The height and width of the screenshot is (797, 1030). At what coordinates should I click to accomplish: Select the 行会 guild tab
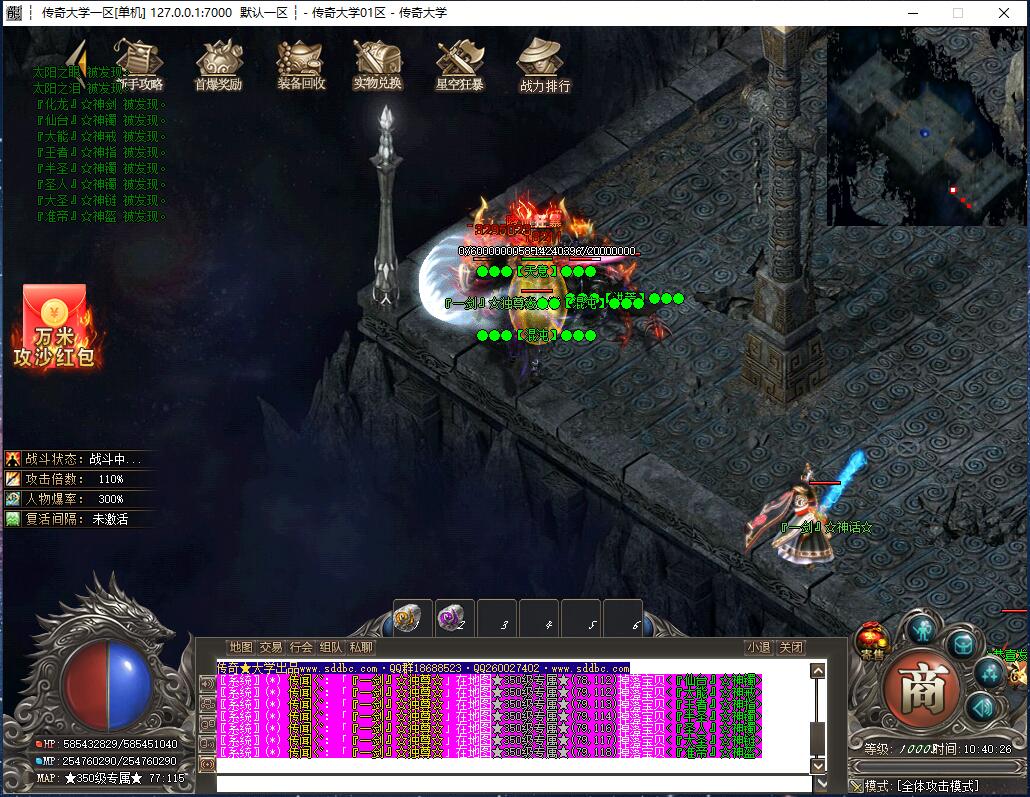coord(301,647)
